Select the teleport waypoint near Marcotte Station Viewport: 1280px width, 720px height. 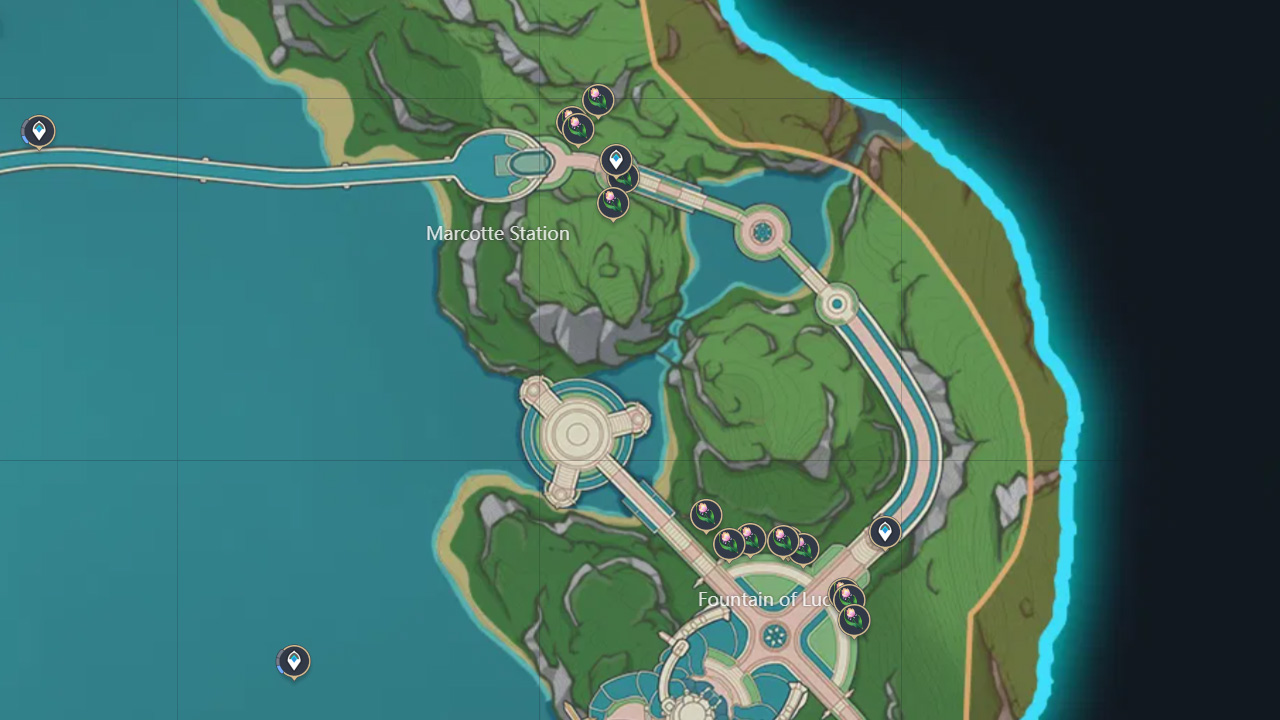click(615, 157)
